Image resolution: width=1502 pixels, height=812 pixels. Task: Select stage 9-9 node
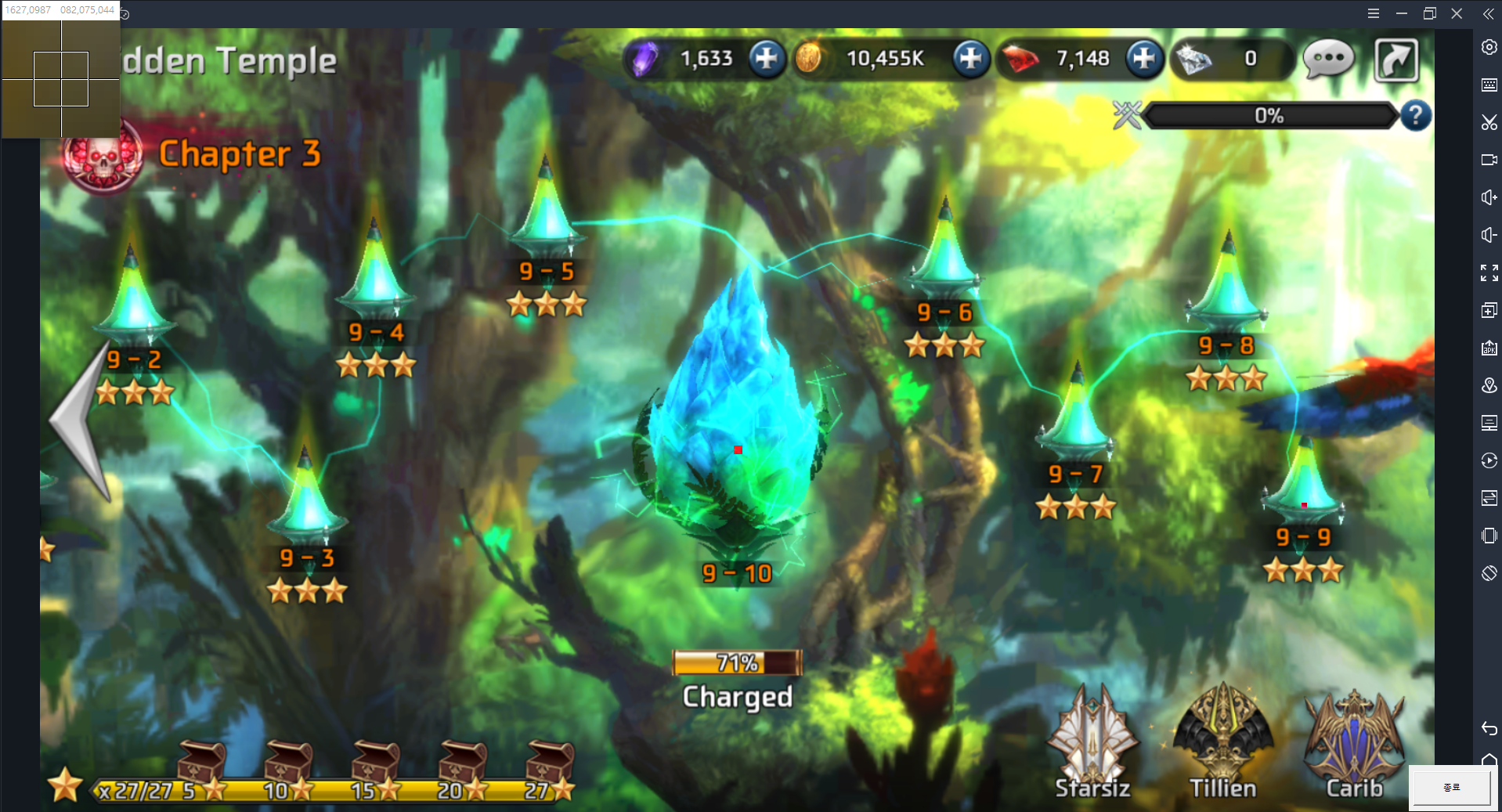click(x=1302, y=485)
